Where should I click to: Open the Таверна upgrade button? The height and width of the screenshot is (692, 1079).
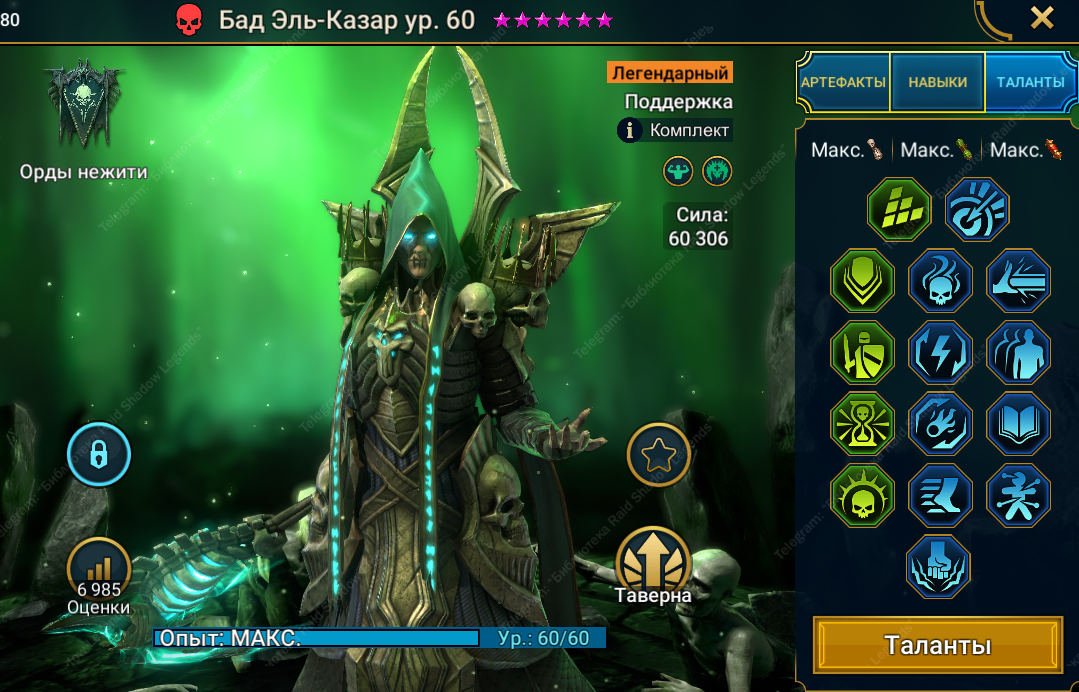[654, 562]
